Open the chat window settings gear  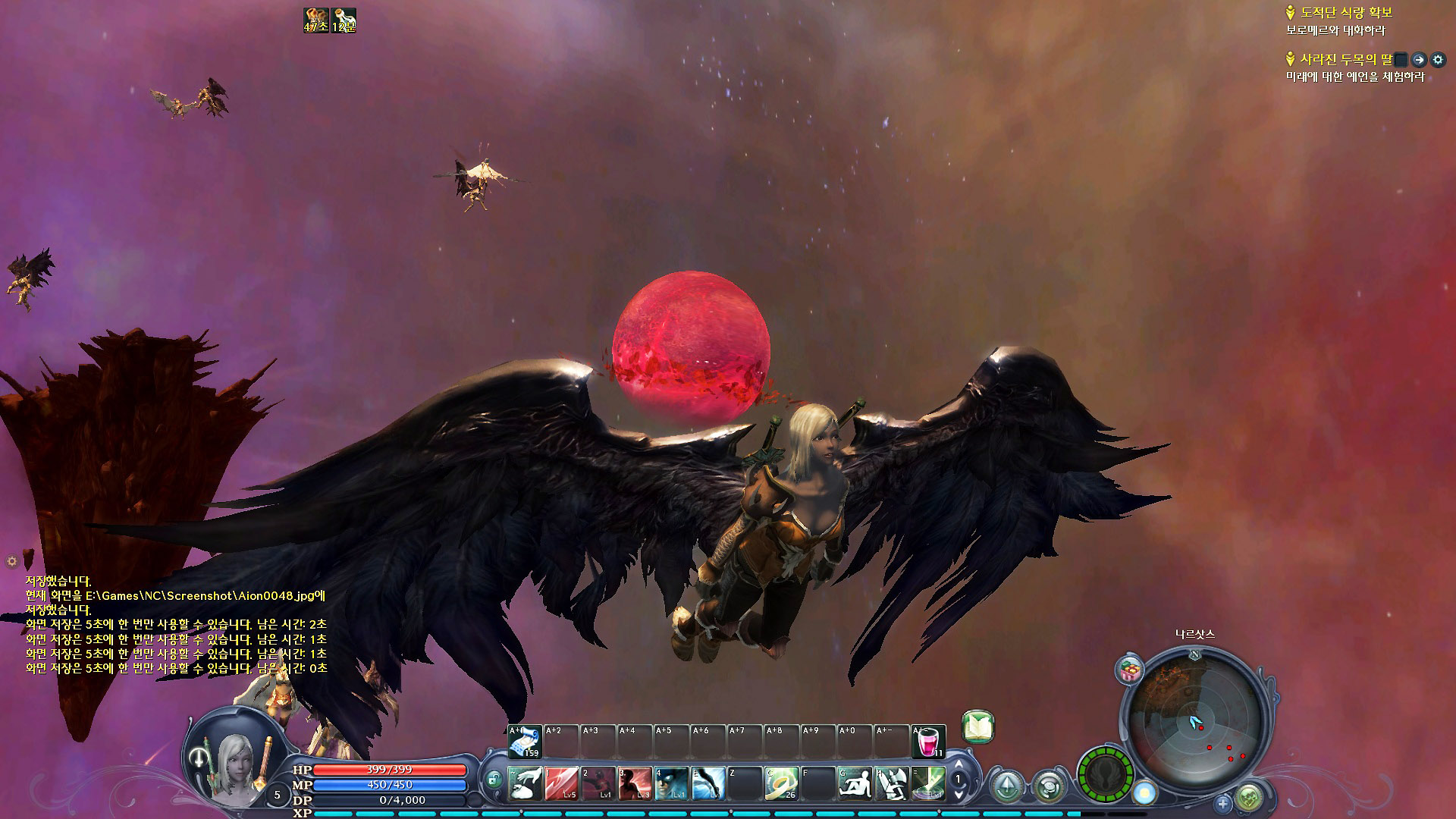click(x=11, y=561)
